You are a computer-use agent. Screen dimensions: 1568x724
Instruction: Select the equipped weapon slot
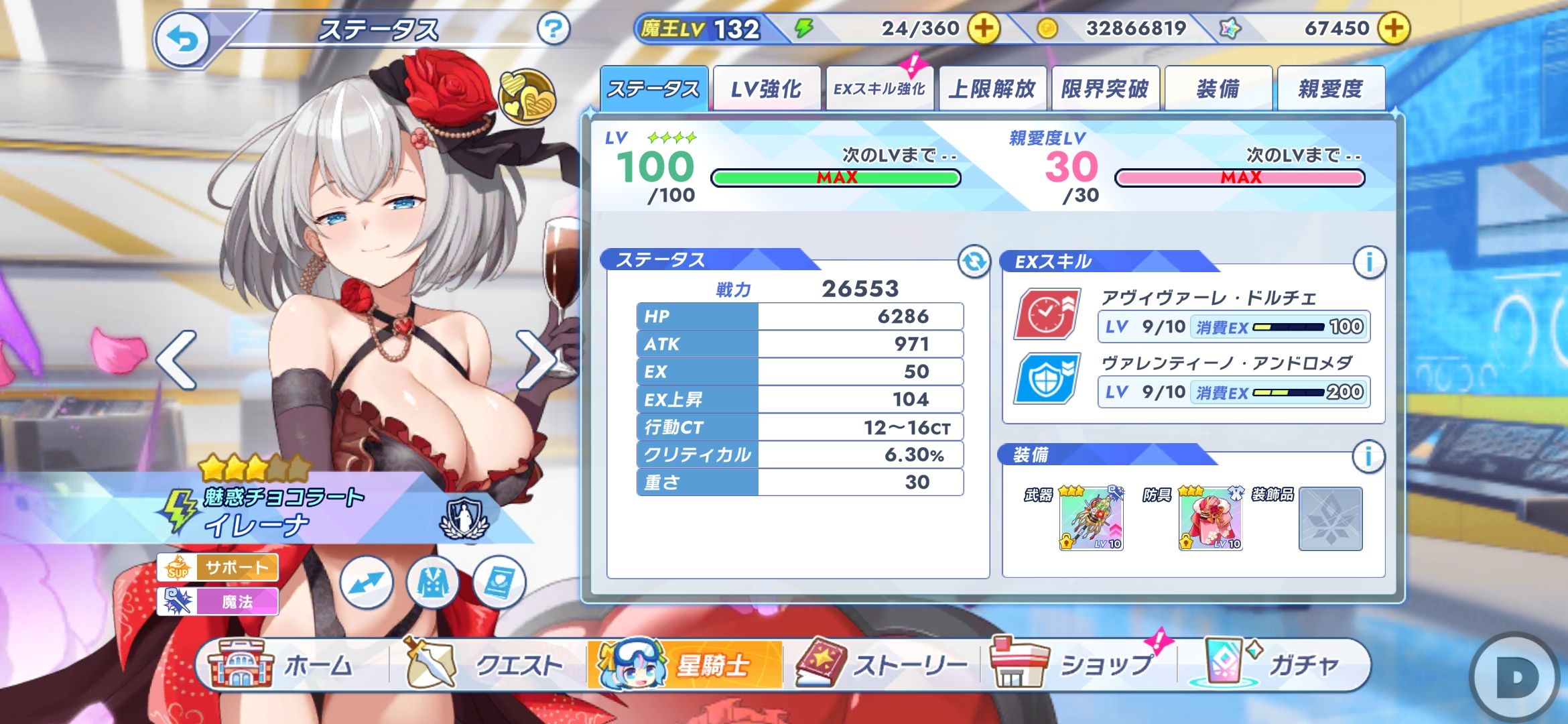(x=1091, y=519)
